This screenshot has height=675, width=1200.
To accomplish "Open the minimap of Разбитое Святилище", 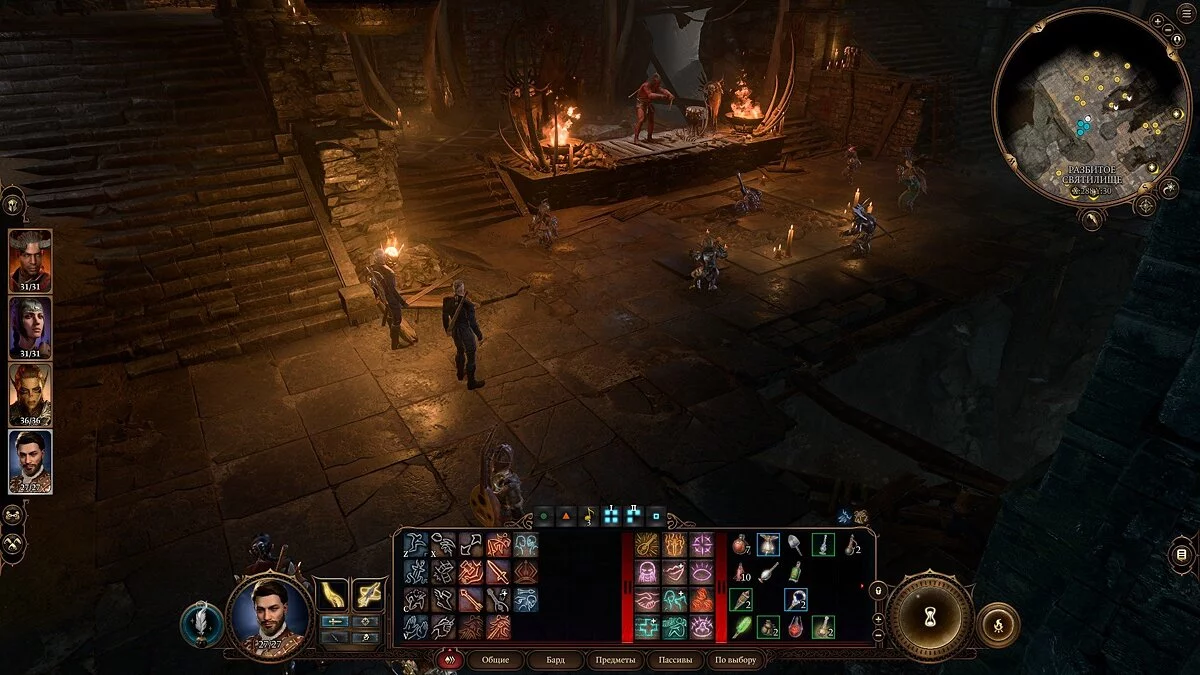I will [1090, 110].
